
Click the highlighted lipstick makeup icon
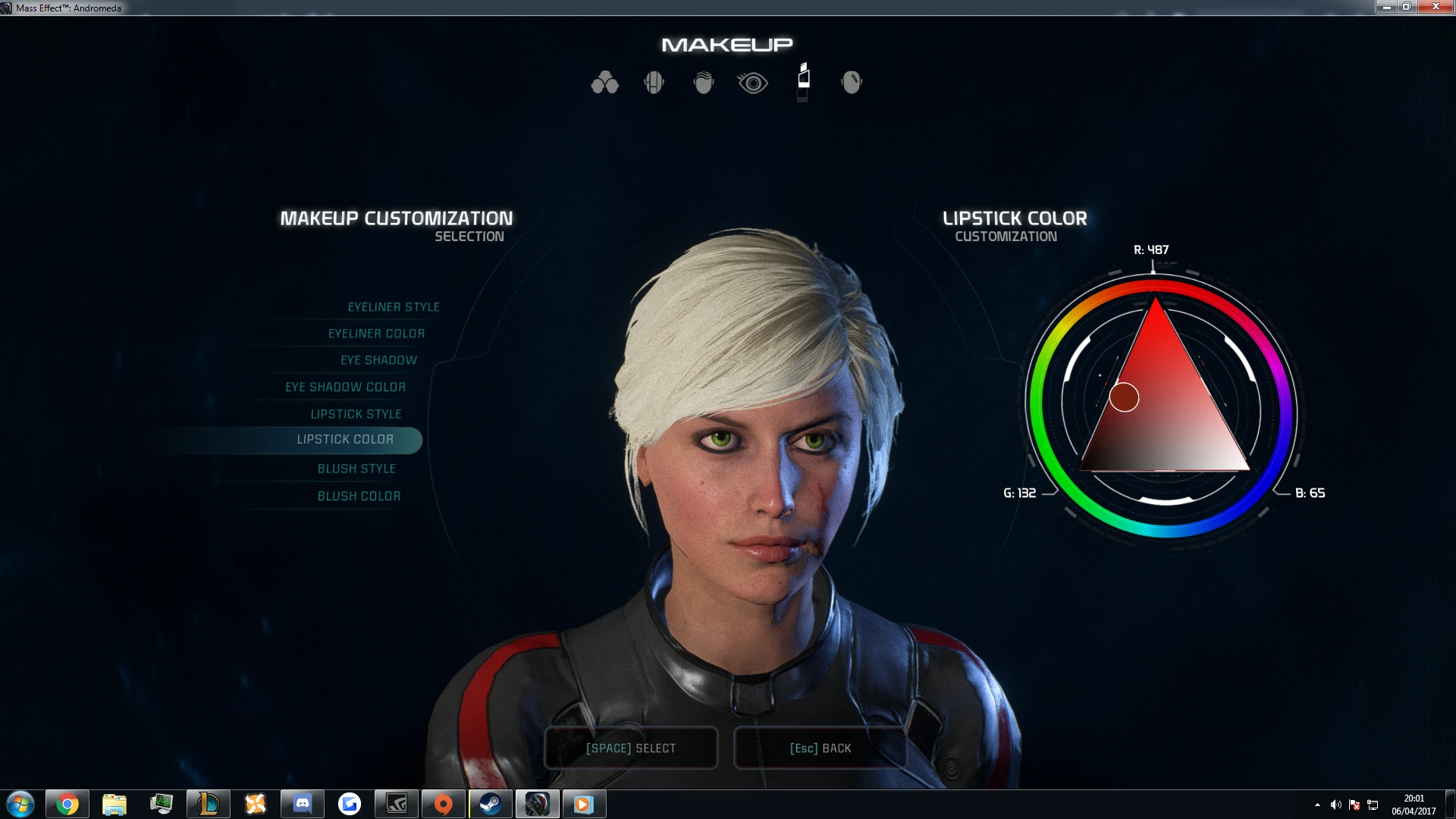[804, 82]
